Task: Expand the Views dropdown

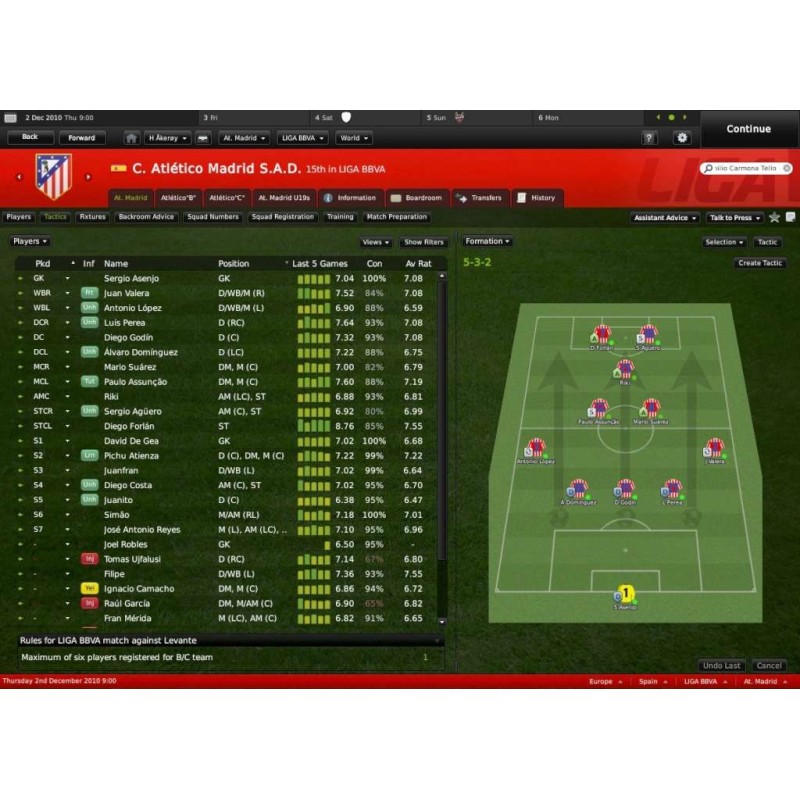Action: tap(376, 242)
